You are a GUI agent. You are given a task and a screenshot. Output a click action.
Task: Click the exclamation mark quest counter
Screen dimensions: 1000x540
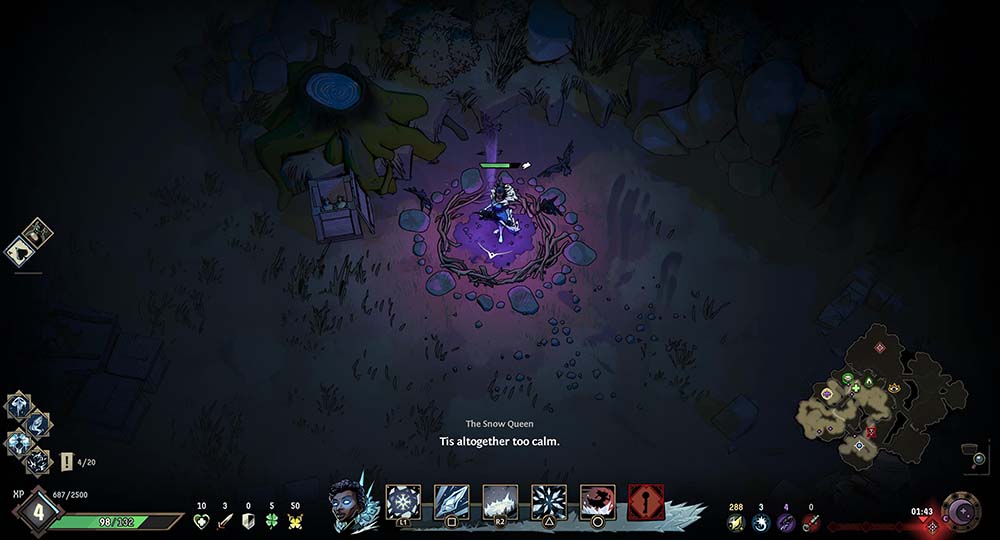coord(67,462)
